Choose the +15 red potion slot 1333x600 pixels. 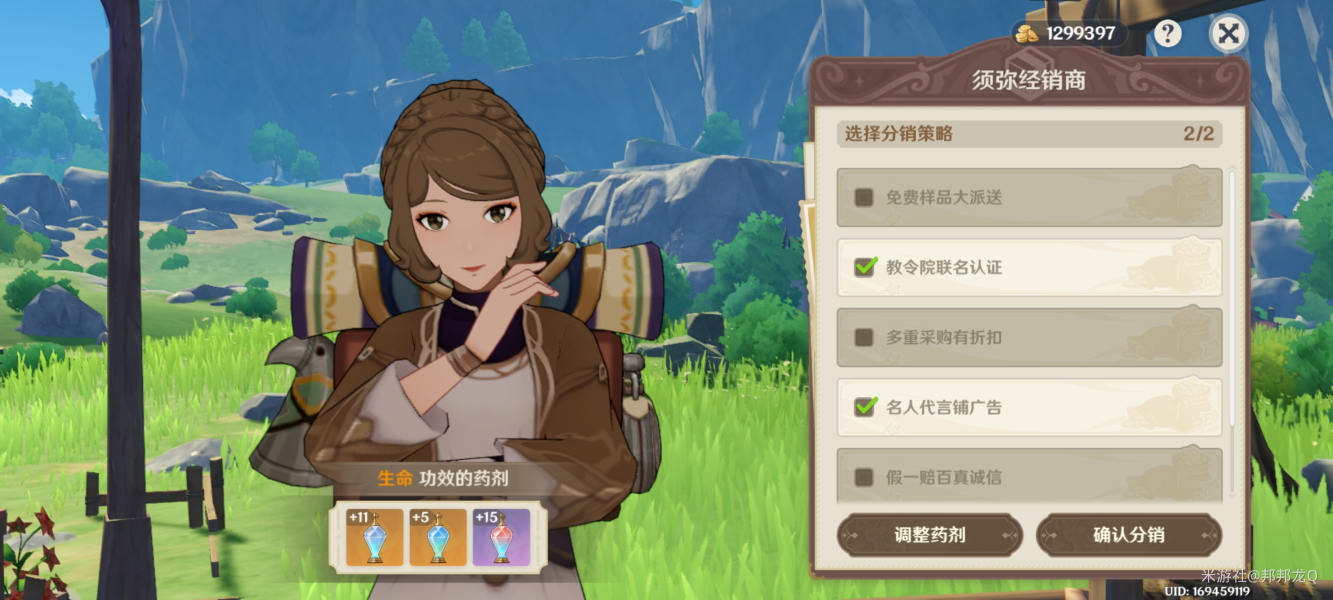click(x=501, y=538)
